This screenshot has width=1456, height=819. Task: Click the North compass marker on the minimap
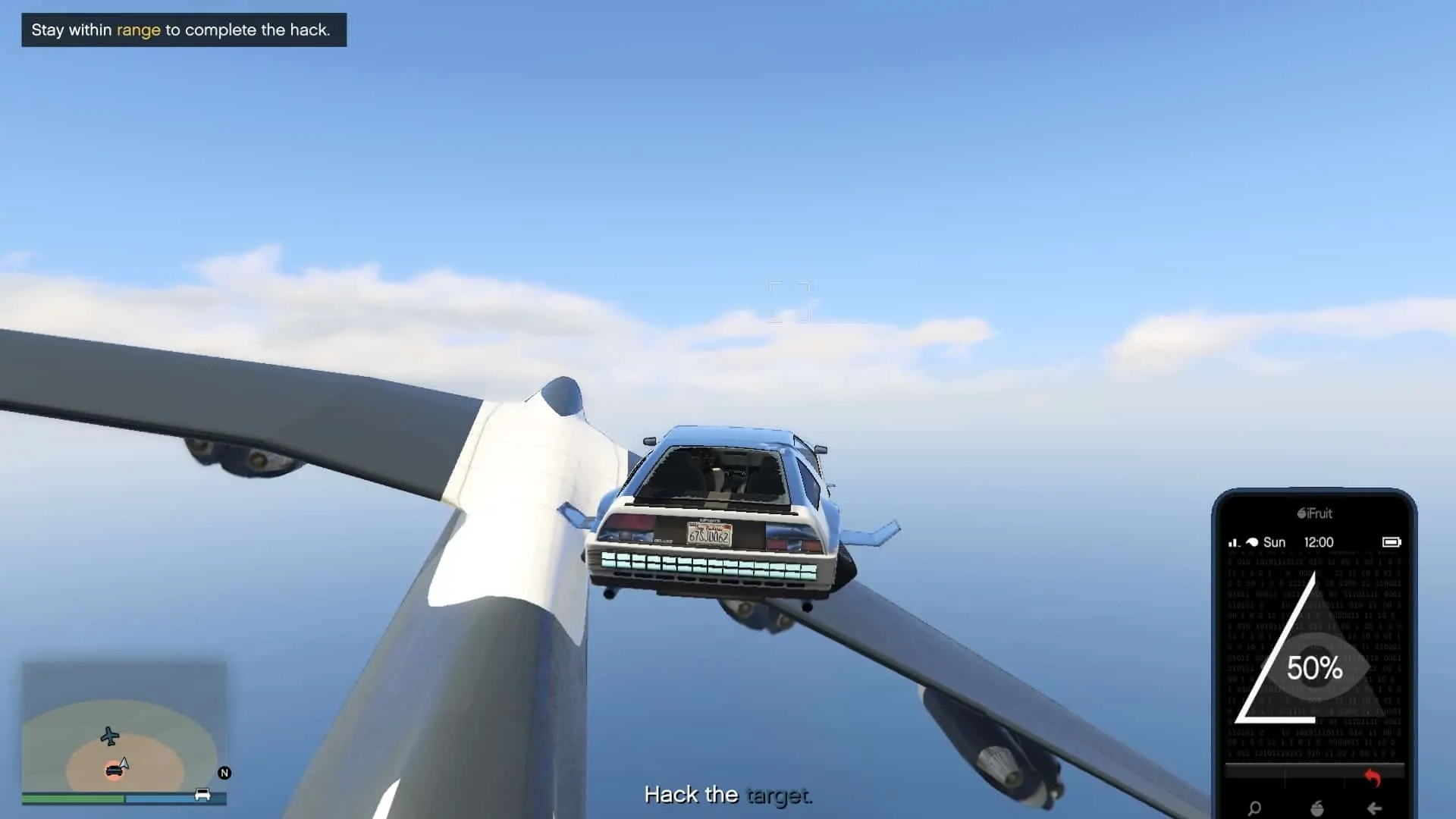click(x=224, y=773)
